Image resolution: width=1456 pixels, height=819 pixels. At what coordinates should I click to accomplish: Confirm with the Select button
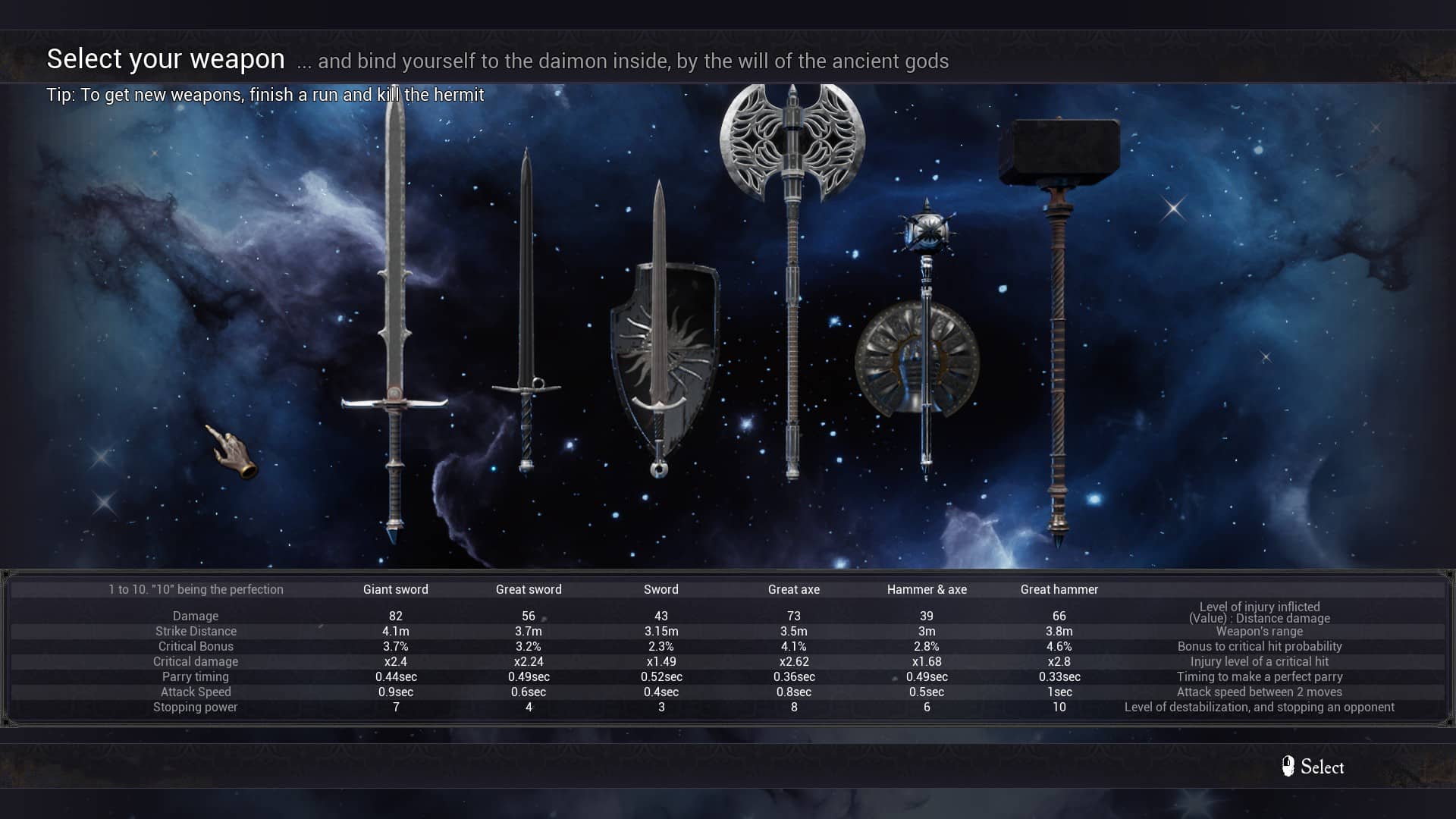tap(1313, 767)
